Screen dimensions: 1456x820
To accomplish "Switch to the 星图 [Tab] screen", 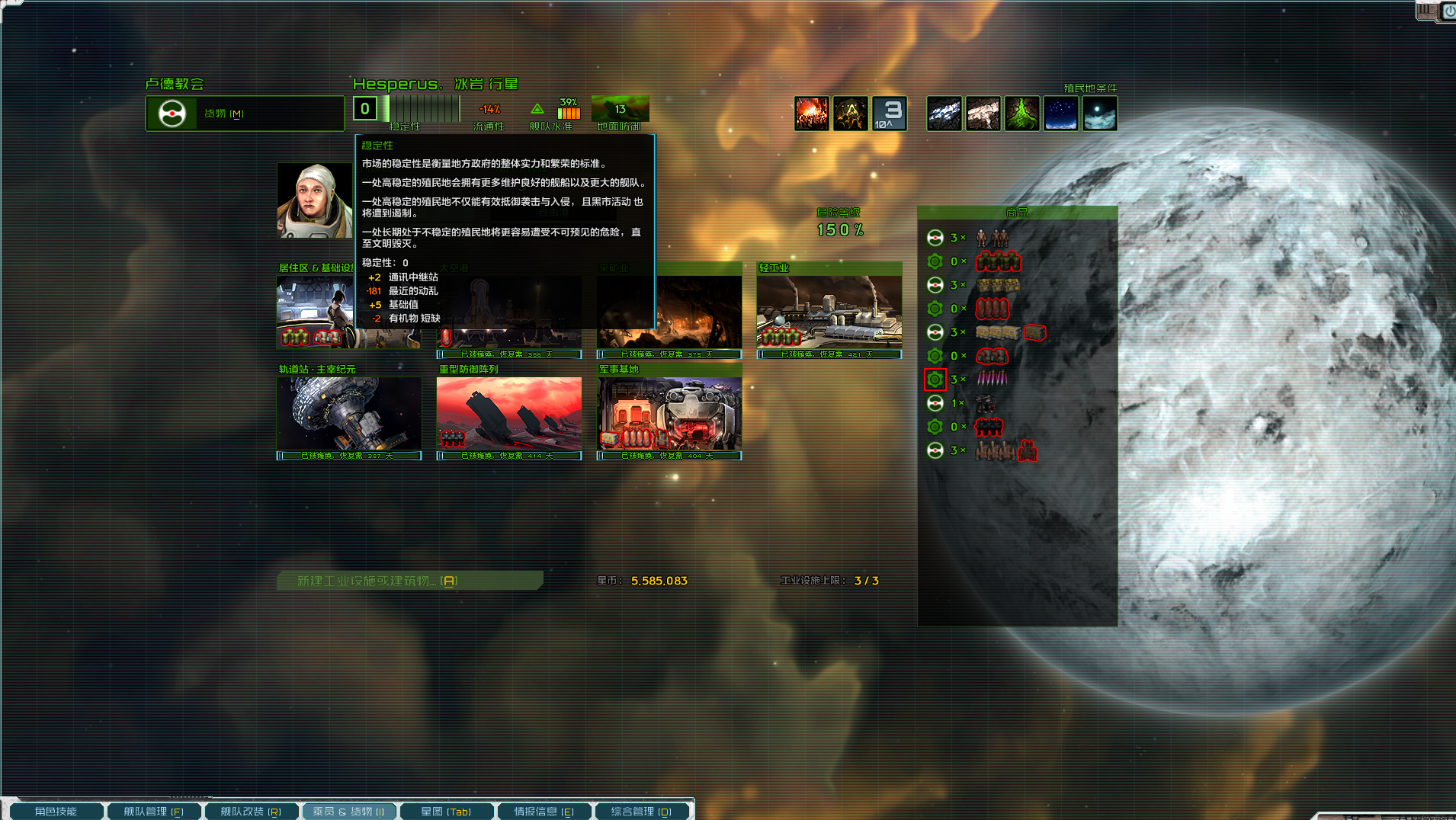I will click(447, 811).
